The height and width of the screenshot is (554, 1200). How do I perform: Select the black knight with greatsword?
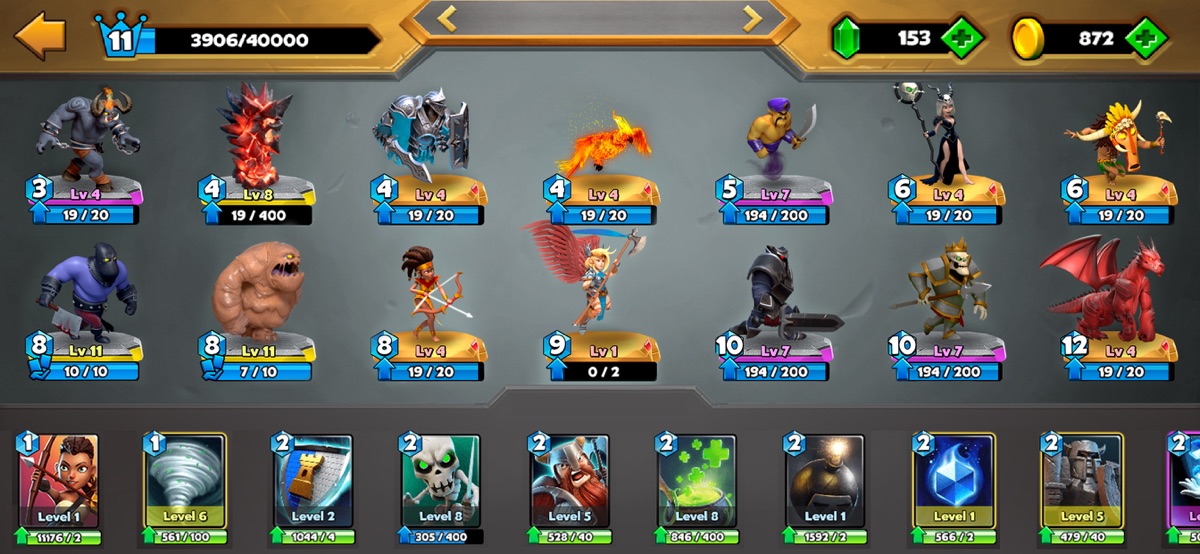tap(778, 291)
